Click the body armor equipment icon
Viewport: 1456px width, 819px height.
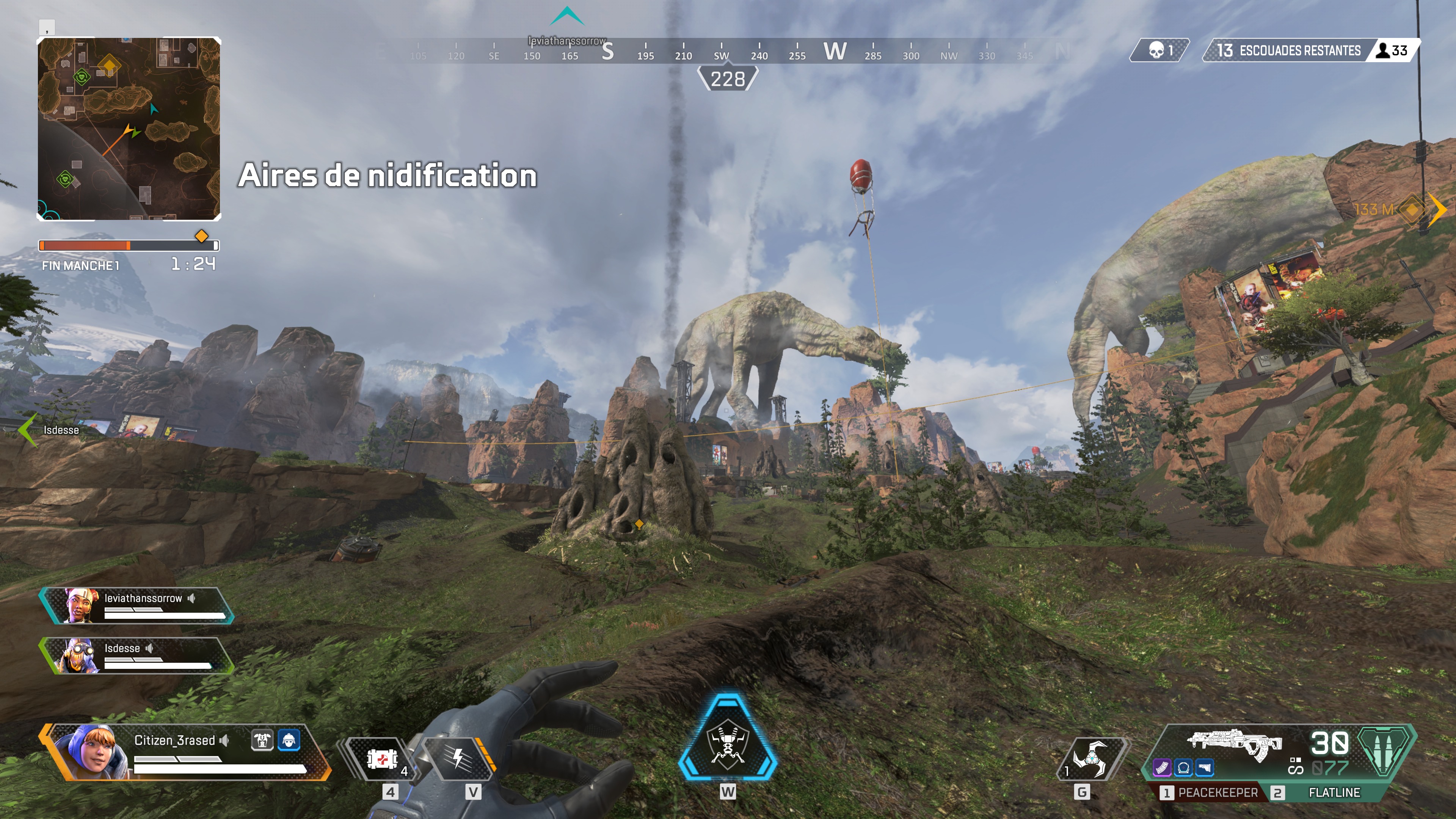pyautogui.click(x=262, y=740)
